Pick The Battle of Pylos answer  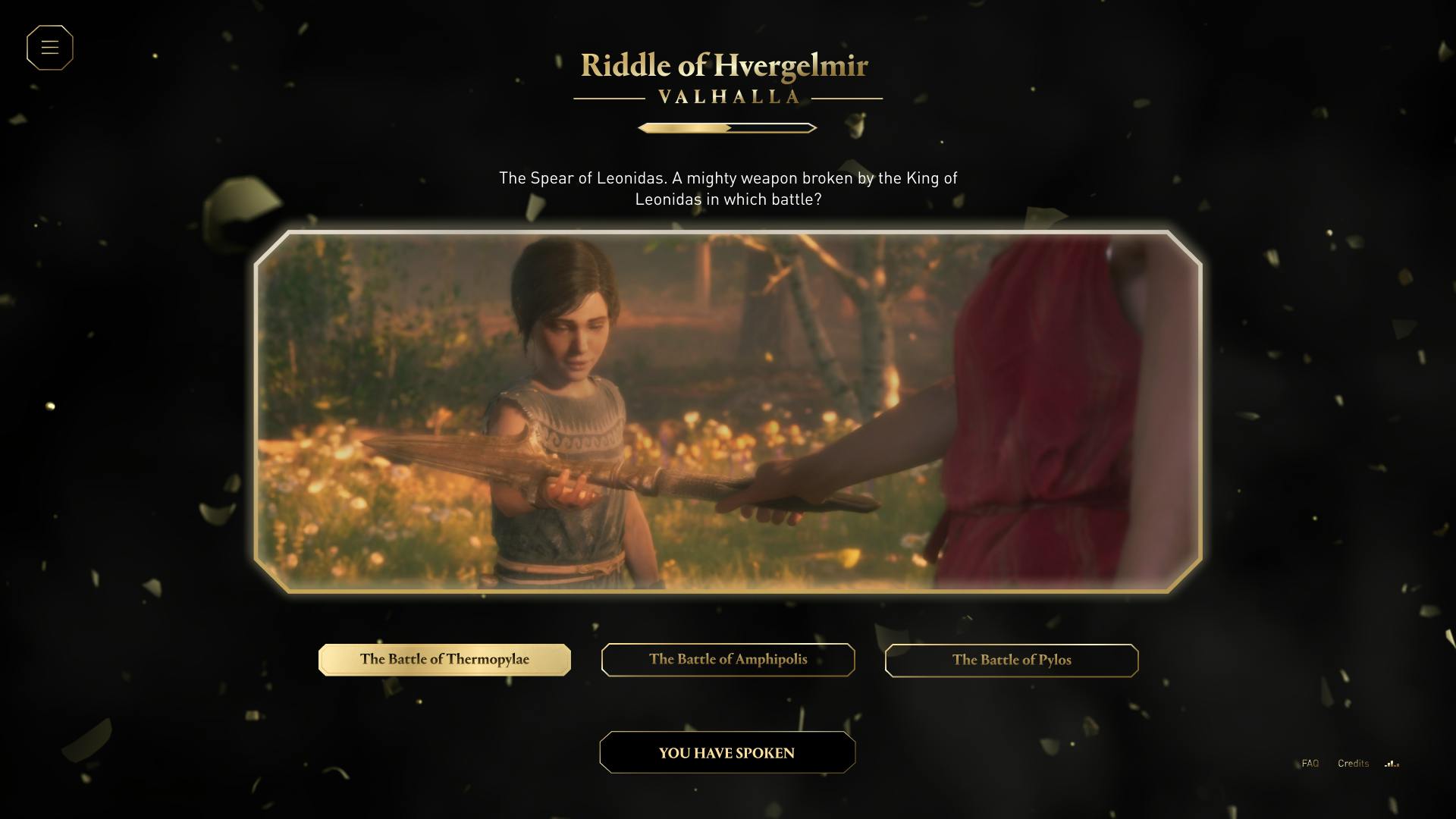coord(1012,661)
